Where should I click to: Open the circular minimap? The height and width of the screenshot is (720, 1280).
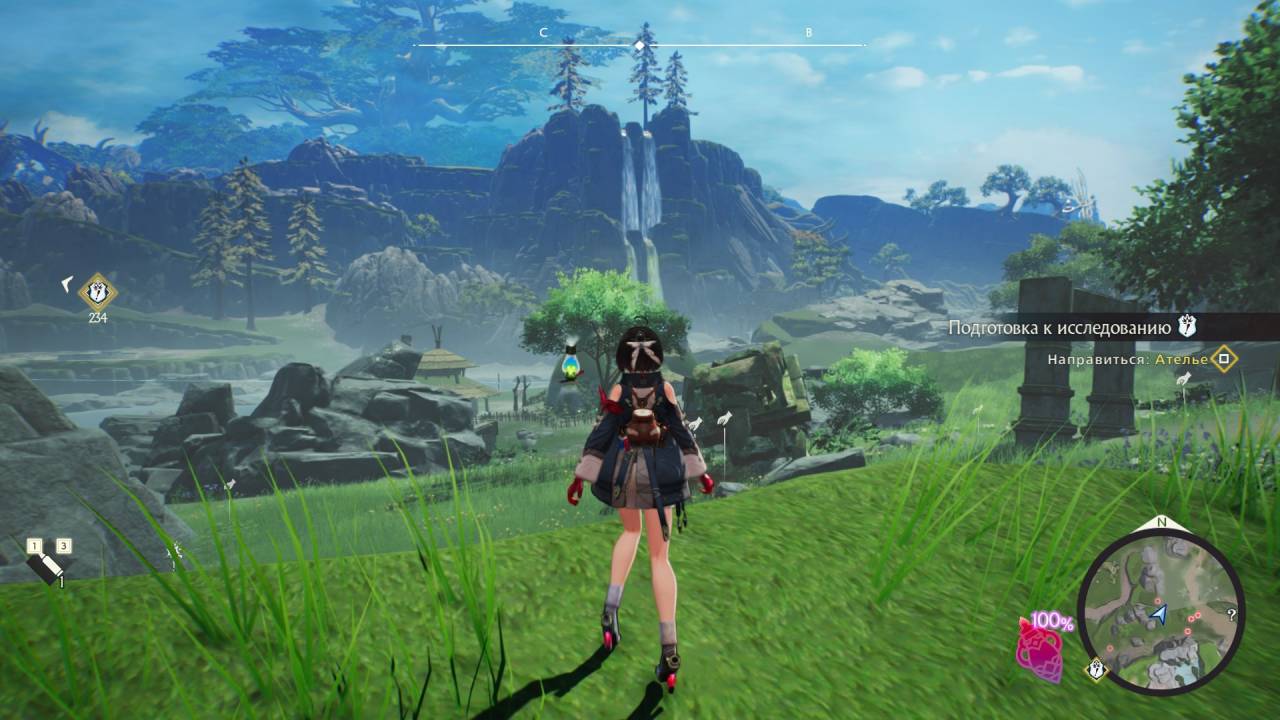coord(1162,610)
